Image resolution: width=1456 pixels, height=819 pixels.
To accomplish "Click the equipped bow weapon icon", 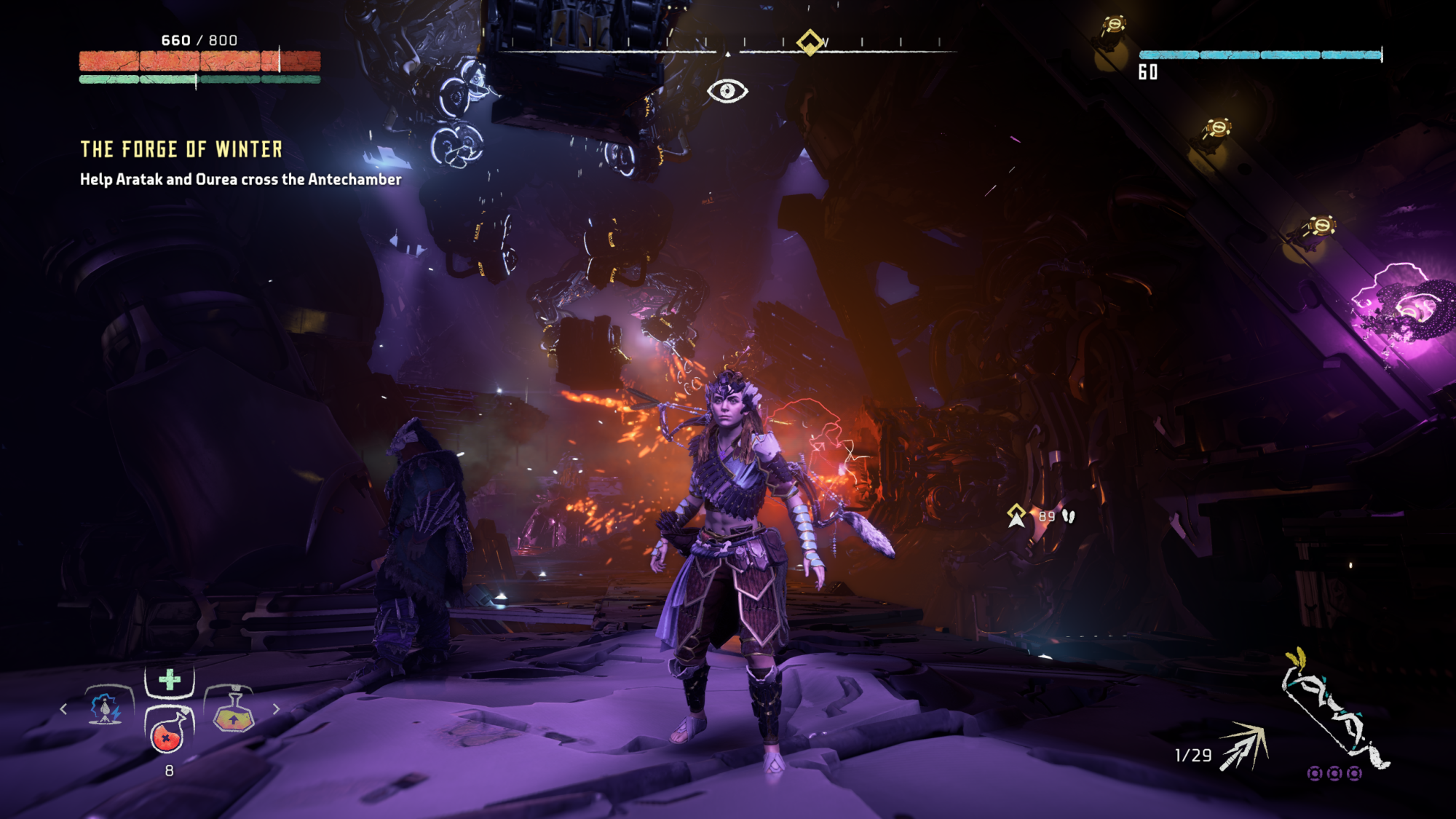I will coord(1334,710).
